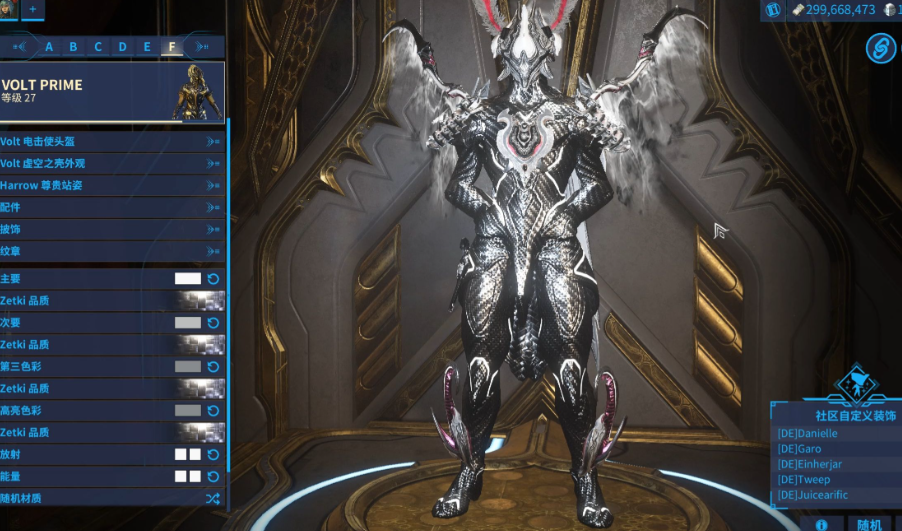Pick the 主要 primary color swatch
The image size is (902, 531).
click(x=188, y=279)
